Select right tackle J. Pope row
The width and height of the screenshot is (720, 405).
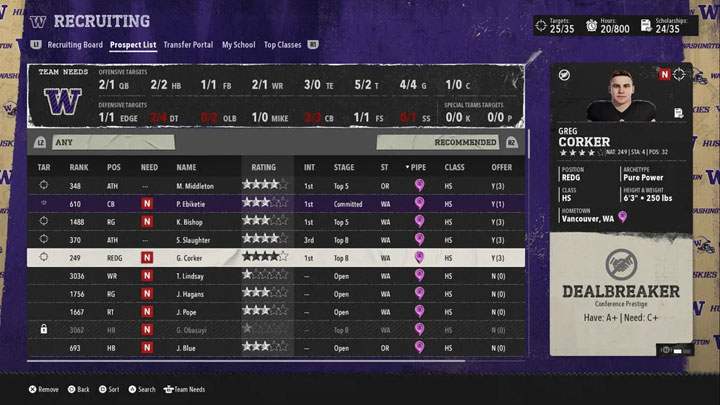pyautogui.click(x=194, y=312)
